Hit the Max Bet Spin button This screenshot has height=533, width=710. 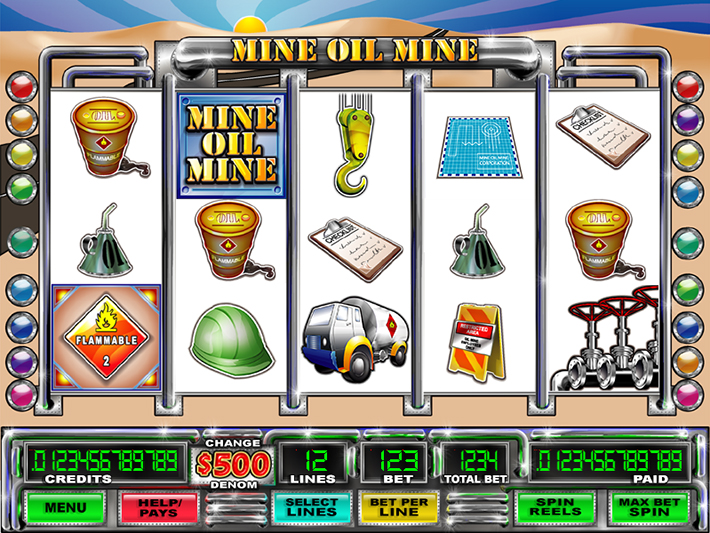[641, 507]
